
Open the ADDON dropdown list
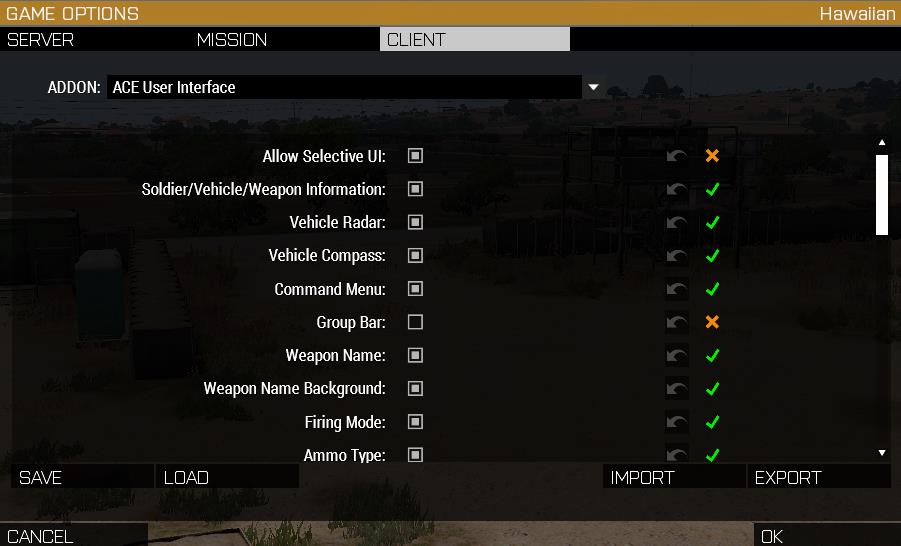[593, 87]
